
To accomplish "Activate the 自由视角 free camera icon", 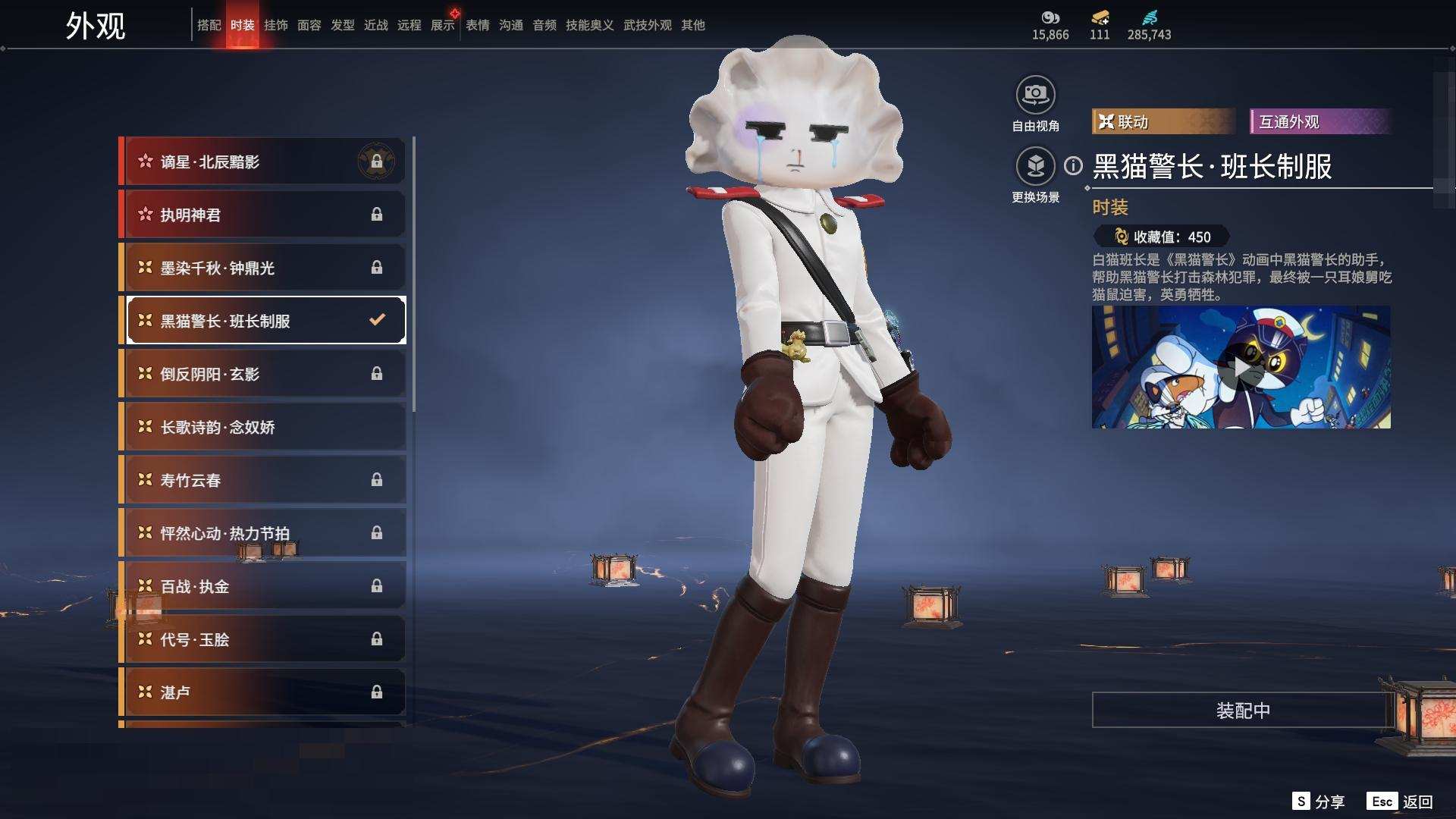I will click(x=1035, y=95).
